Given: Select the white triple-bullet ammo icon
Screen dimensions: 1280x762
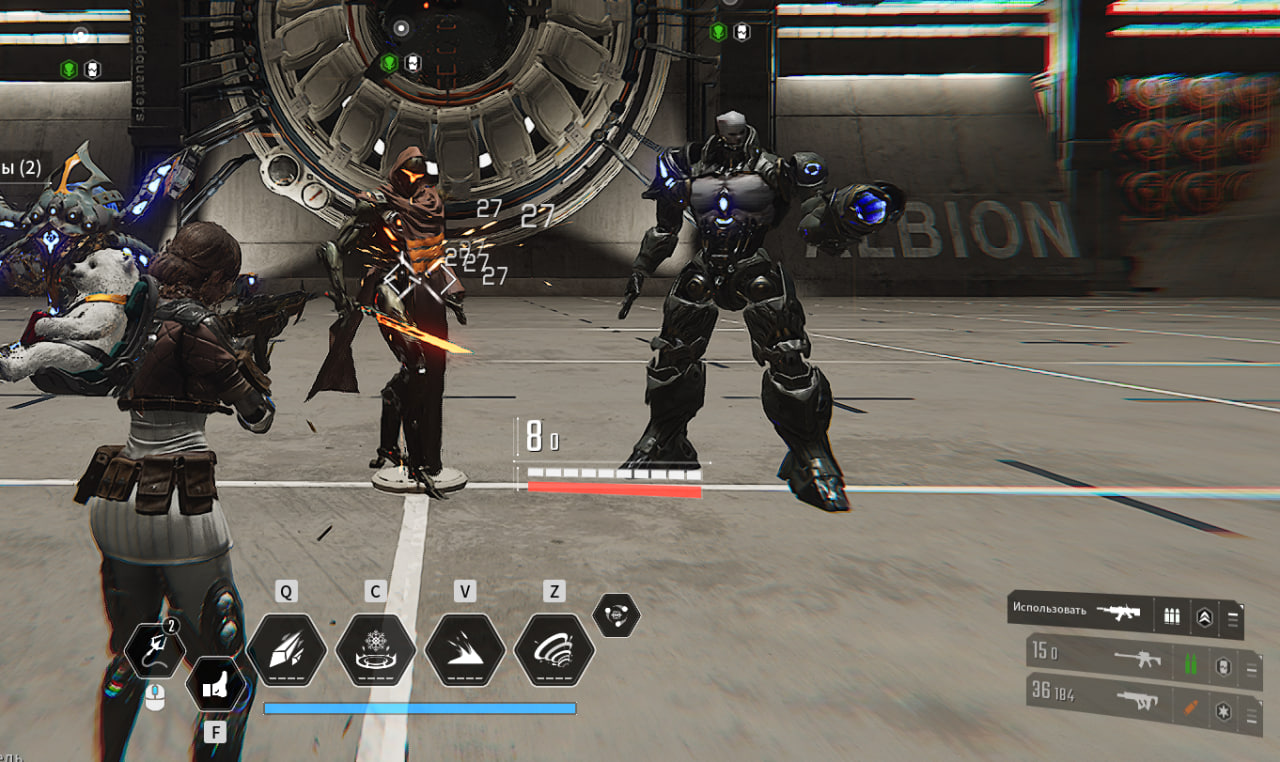Looking at the screenshot, I should [x=1171, y=617].
